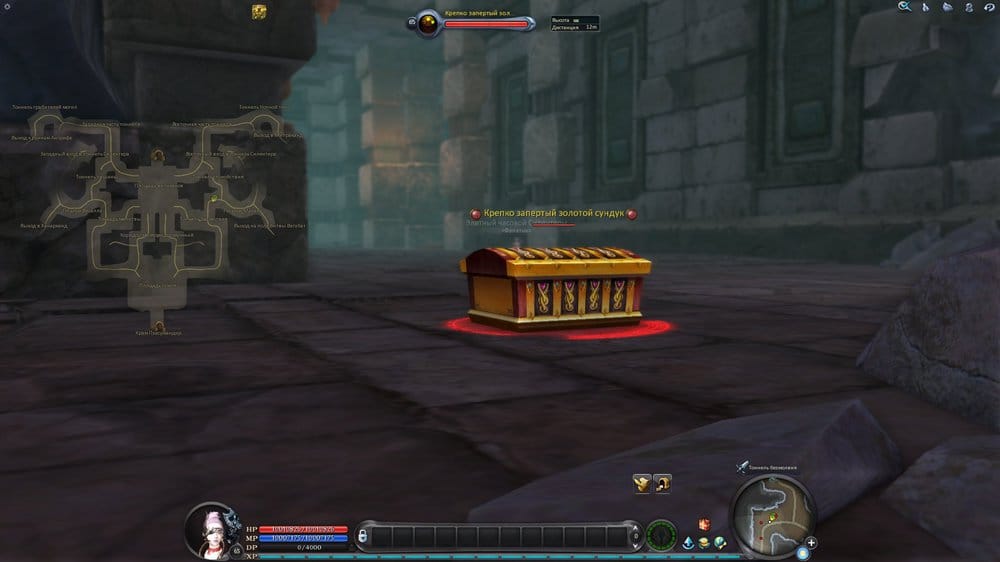
Task: Click the sword icon above the minimap
Action: pos(741,466)
